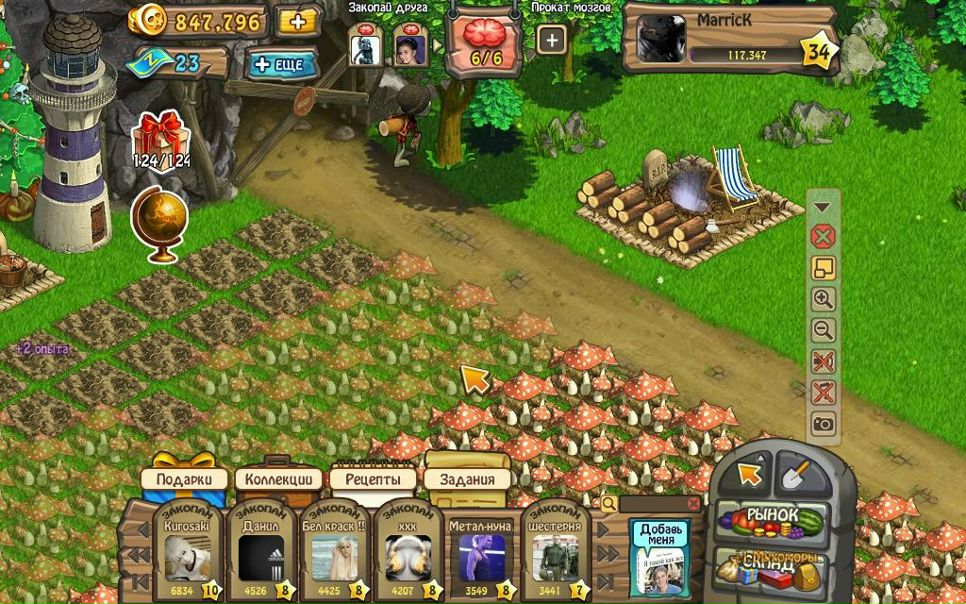The image size is (966, 604).
Task: Add more coins with the plus button
Action: (297, 21)
